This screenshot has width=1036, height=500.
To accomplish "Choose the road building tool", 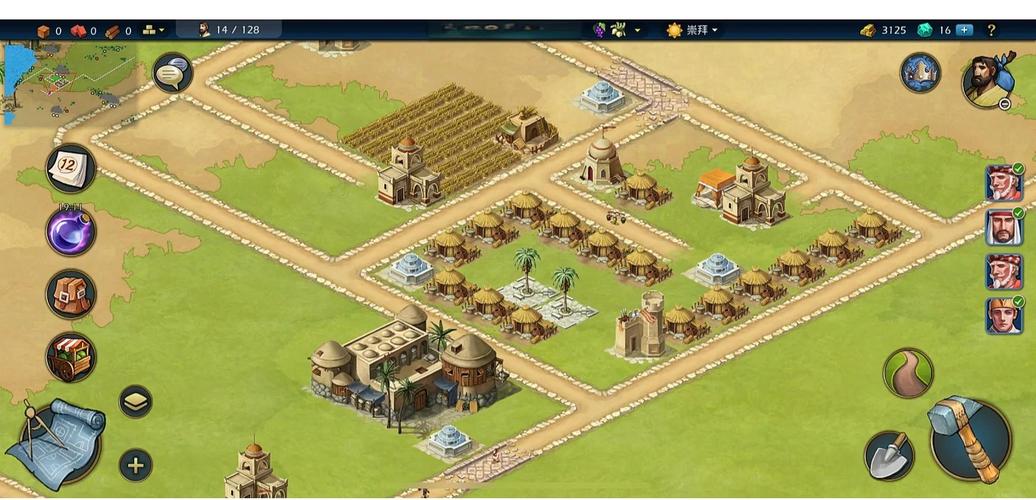I will tap(907, 373).
